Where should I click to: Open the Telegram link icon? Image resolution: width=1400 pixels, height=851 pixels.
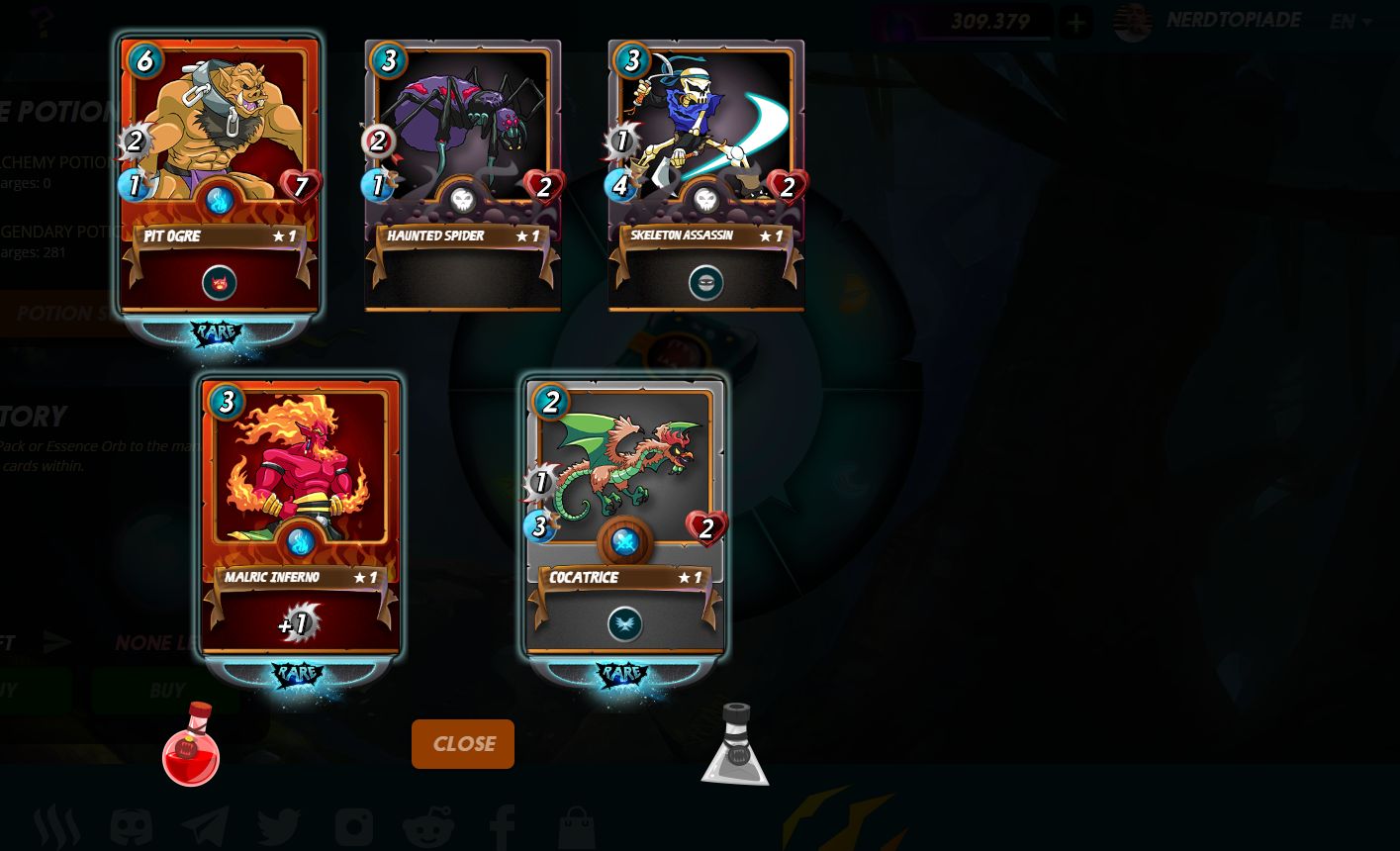click(205, 826)
